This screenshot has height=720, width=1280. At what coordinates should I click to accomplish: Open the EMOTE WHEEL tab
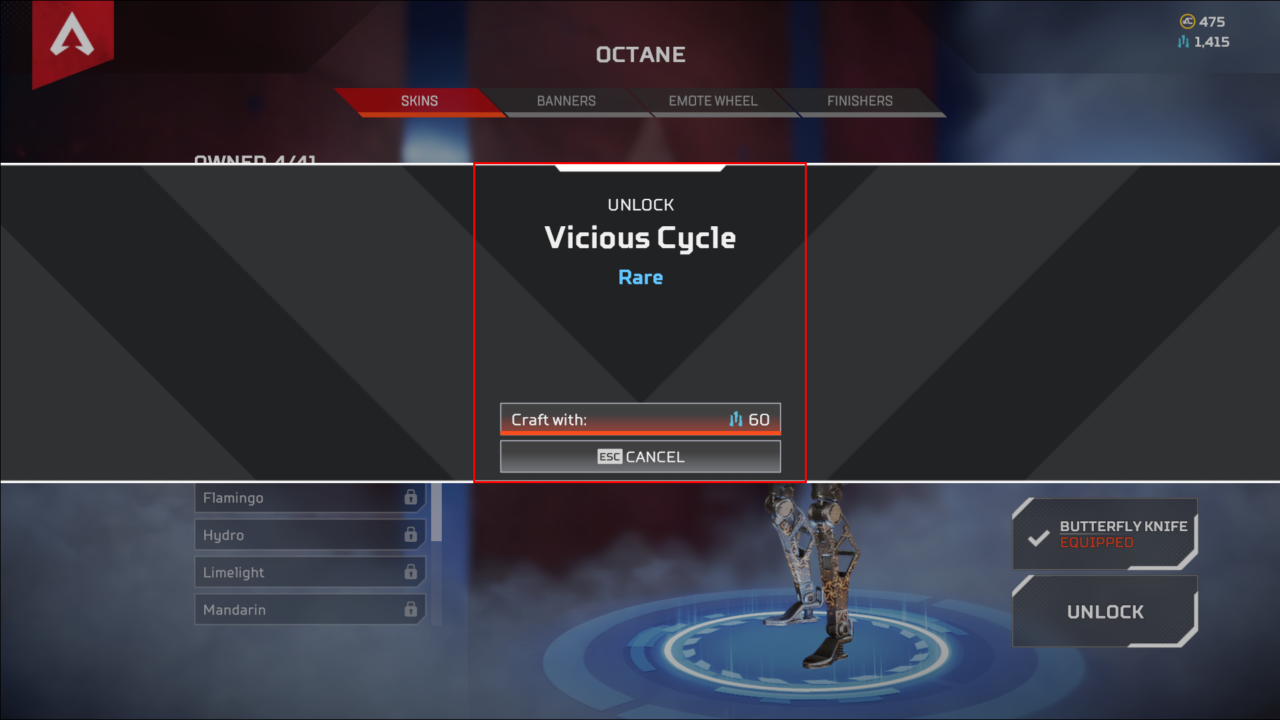coord(712,101)
